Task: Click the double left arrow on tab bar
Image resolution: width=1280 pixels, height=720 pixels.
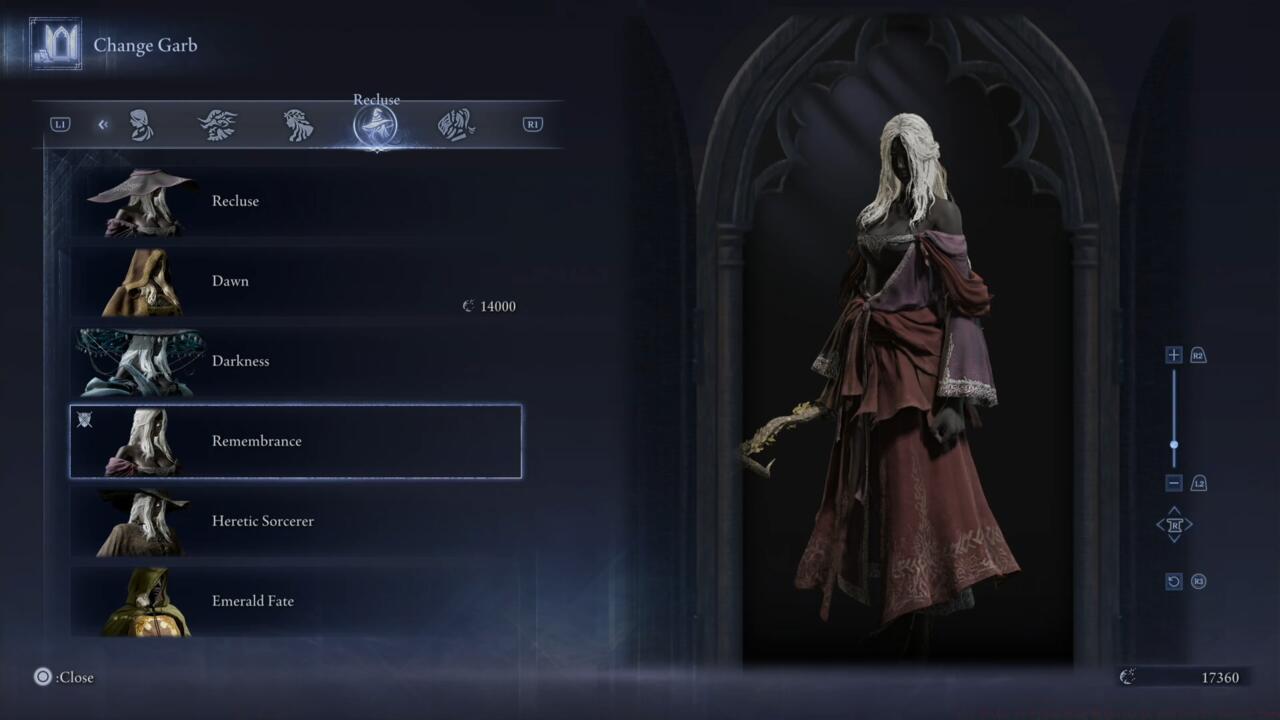Action: tap(103, 125)
